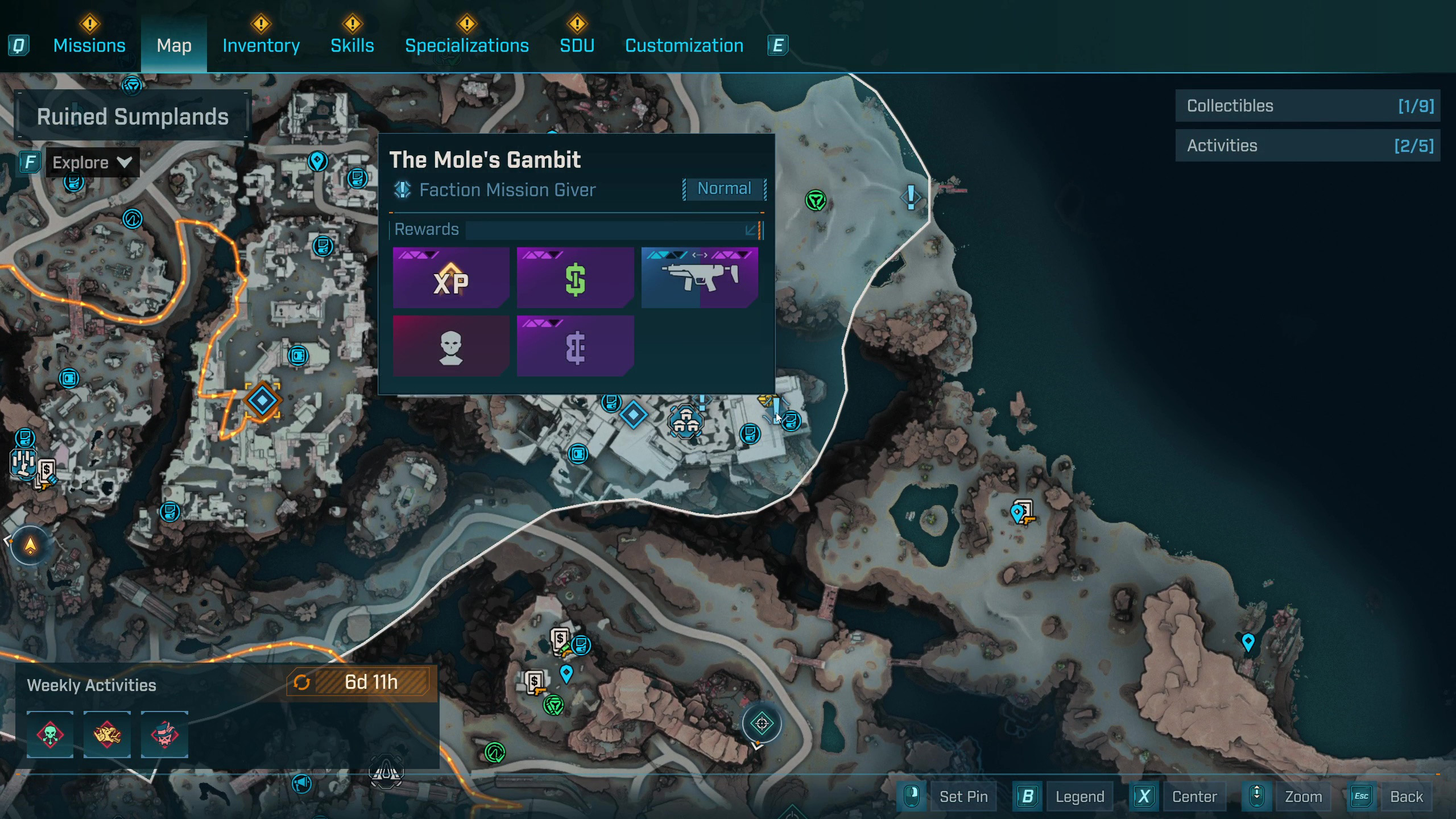Select the Specializations tab
The height and width of the screenshot is (819, 1456).
466,45
